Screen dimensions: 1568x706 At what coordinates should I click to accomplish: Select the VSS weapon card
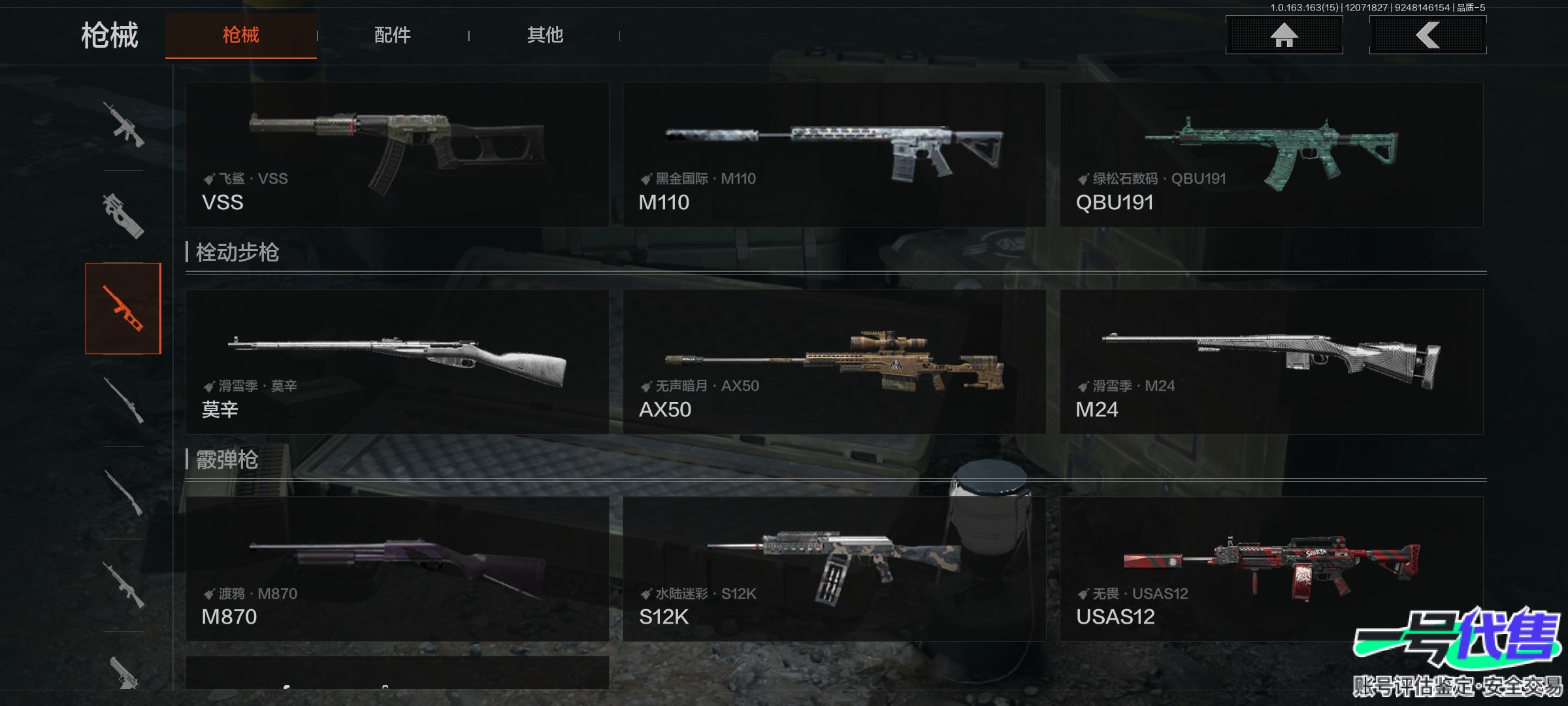tap(397, 154)
